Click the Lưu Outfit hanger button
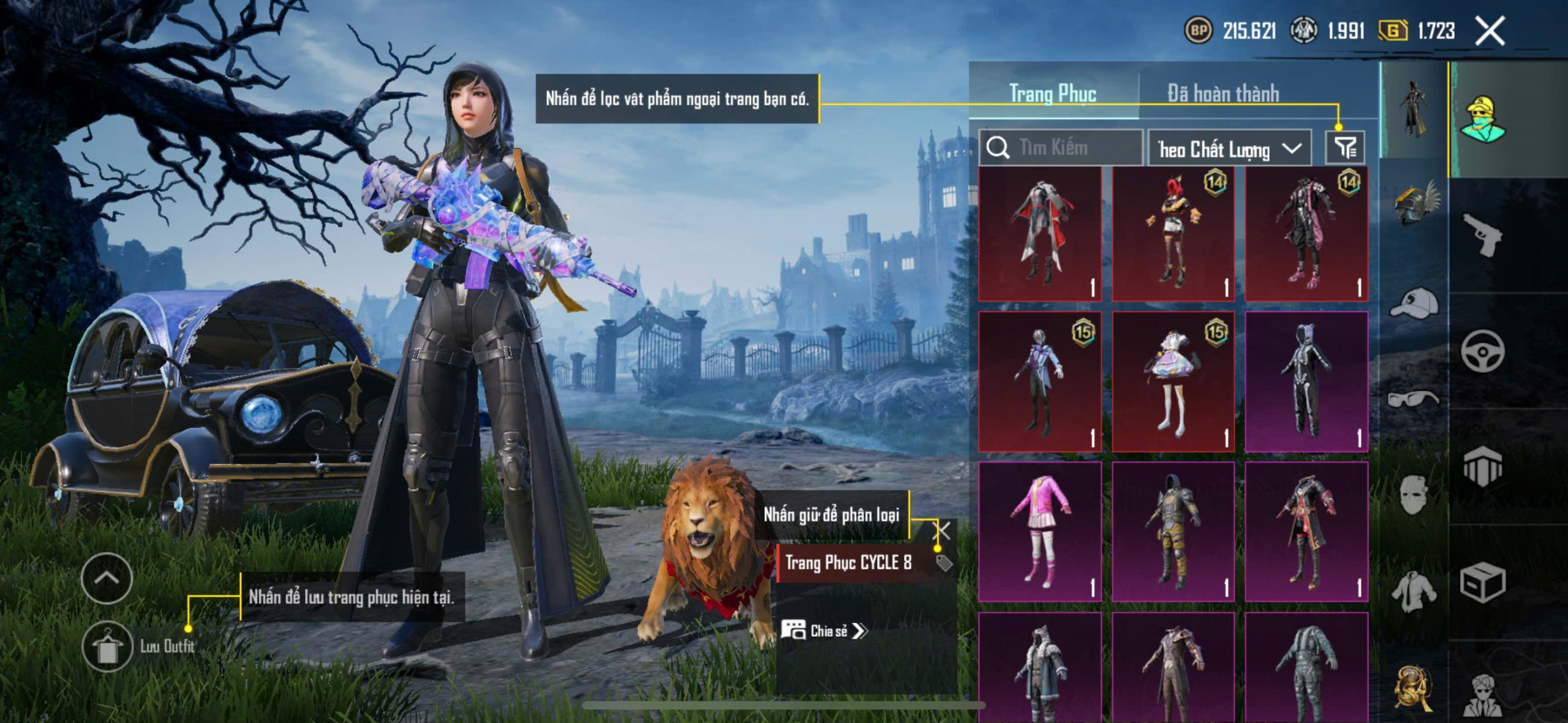Image resolution: width=1568 pixels, height=723 pixels. coord(108,647)
